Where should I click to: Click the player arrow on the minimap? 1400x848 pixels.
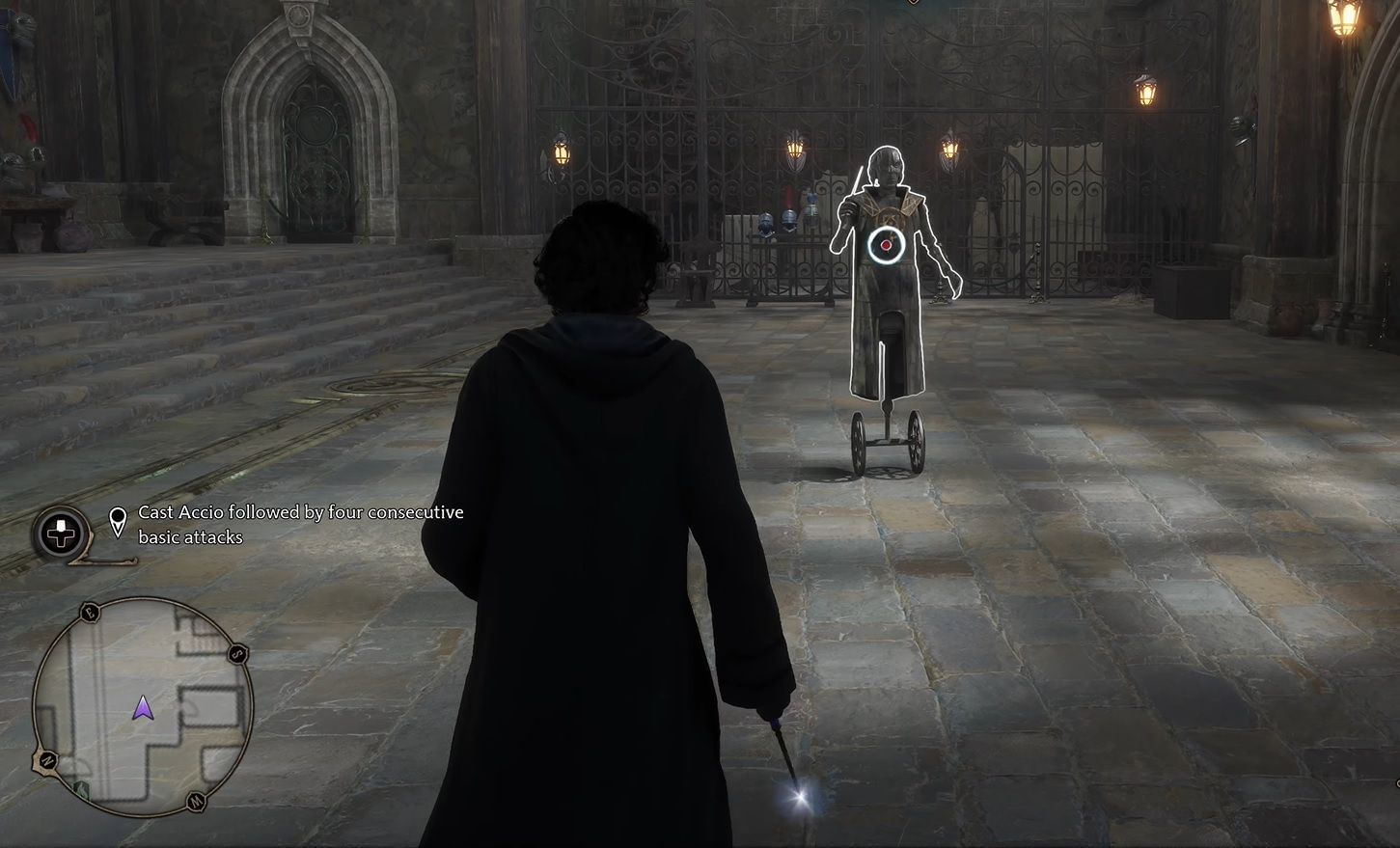[144, 707]
